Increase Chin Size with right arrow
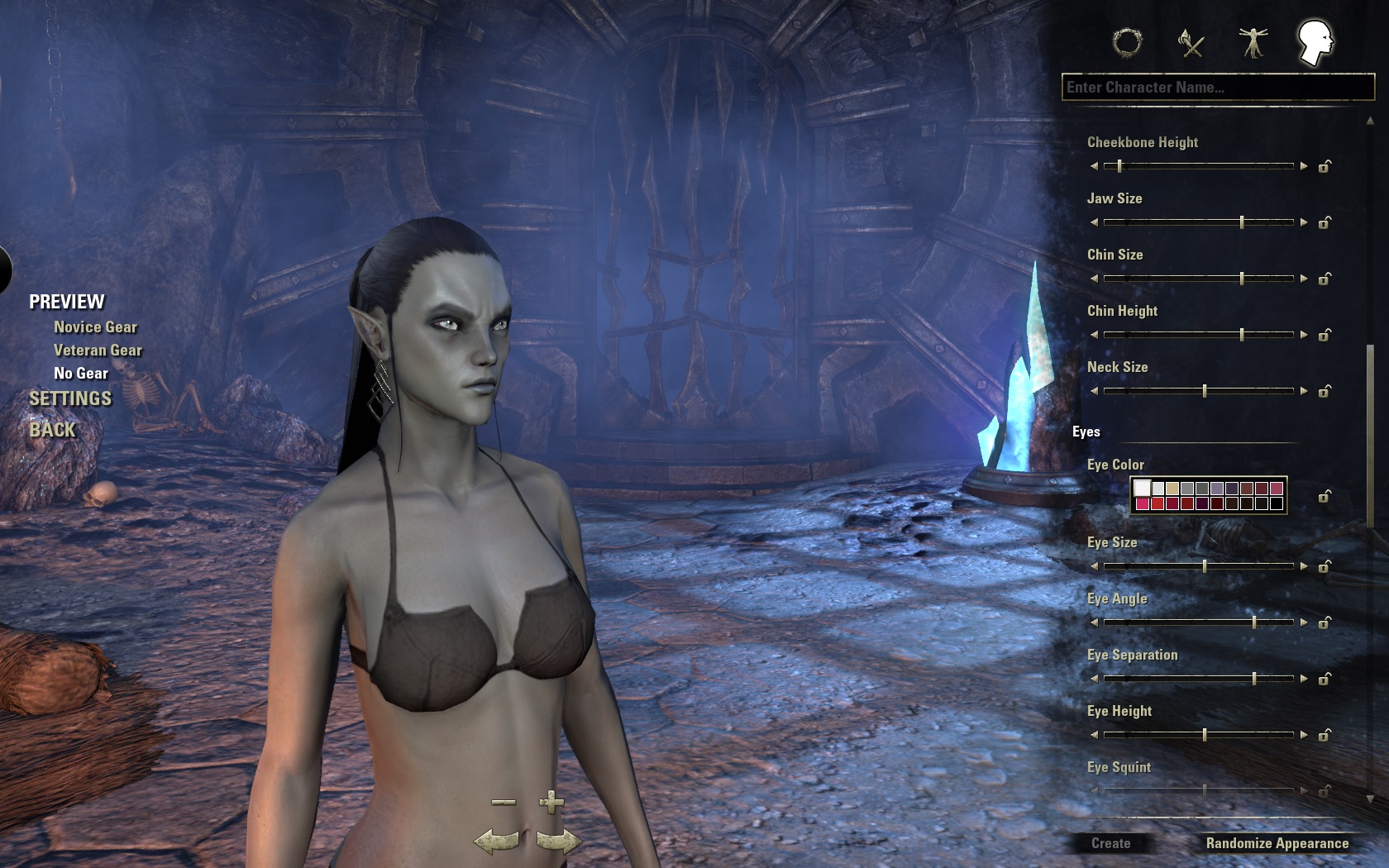 coord(1304,279)
